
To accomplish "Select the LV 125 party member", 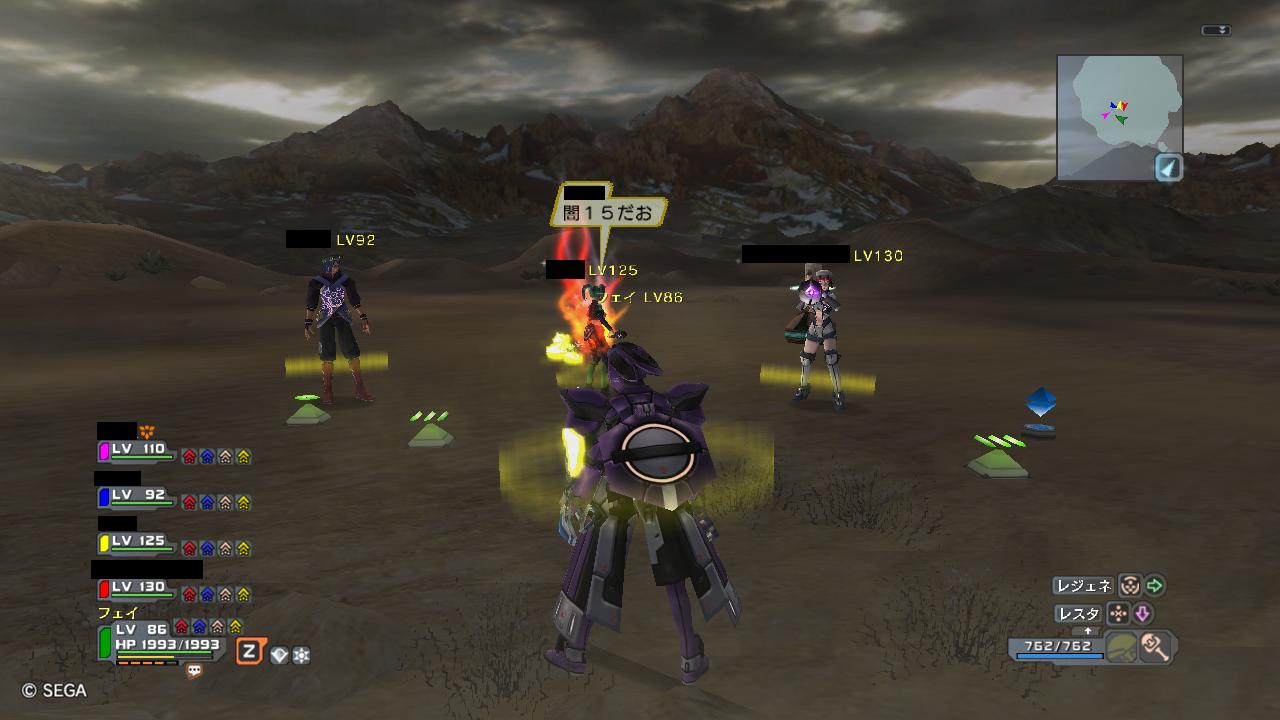I will click(x=140, y=543).
